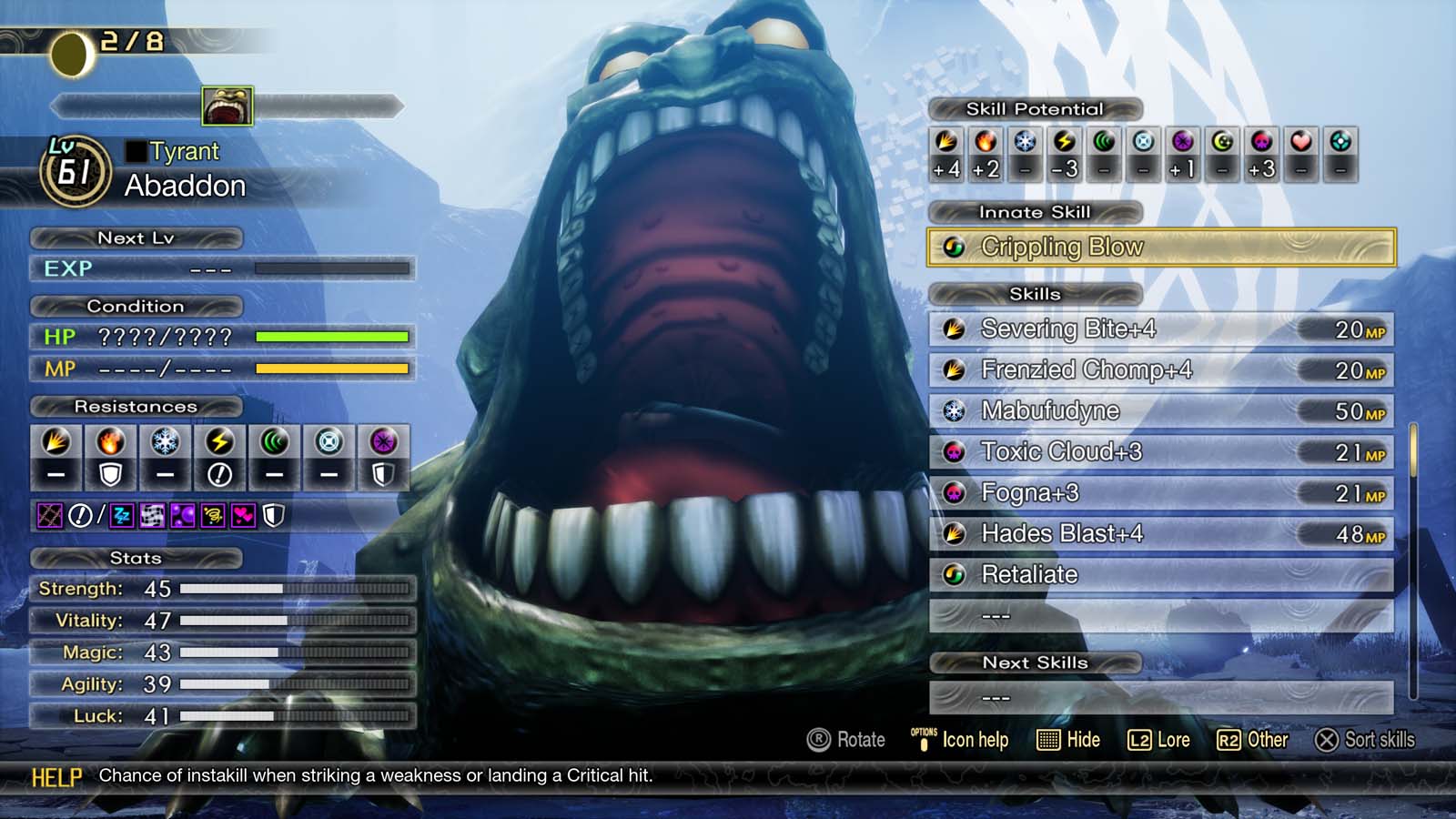Click the Zzz sleep ailment resistance icon
The height and width of the screenshot is (819, 1456).
coord(123,514)
